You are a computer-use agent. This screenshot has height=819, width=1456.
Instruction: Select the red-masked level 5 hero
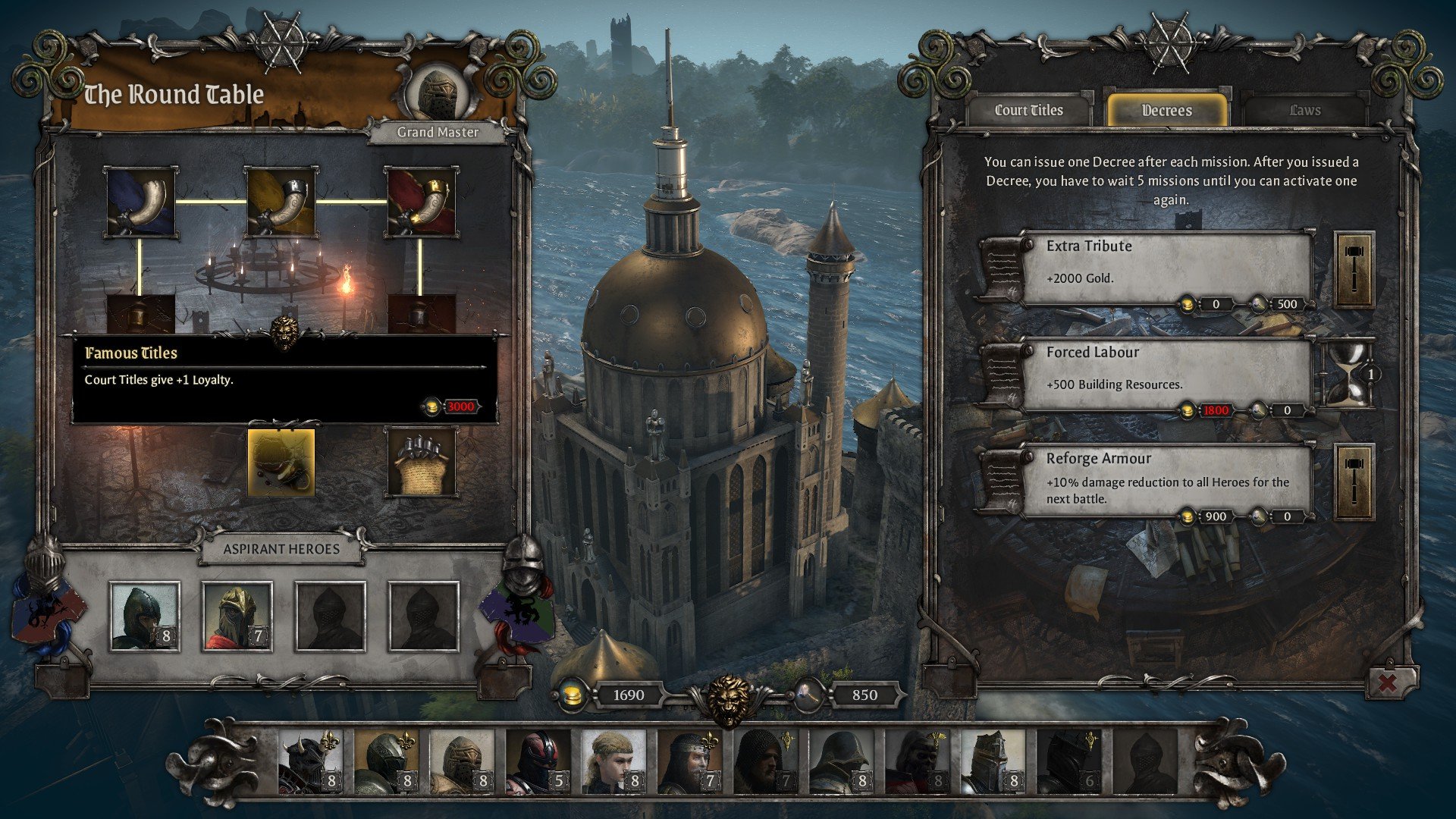(537, 761)
